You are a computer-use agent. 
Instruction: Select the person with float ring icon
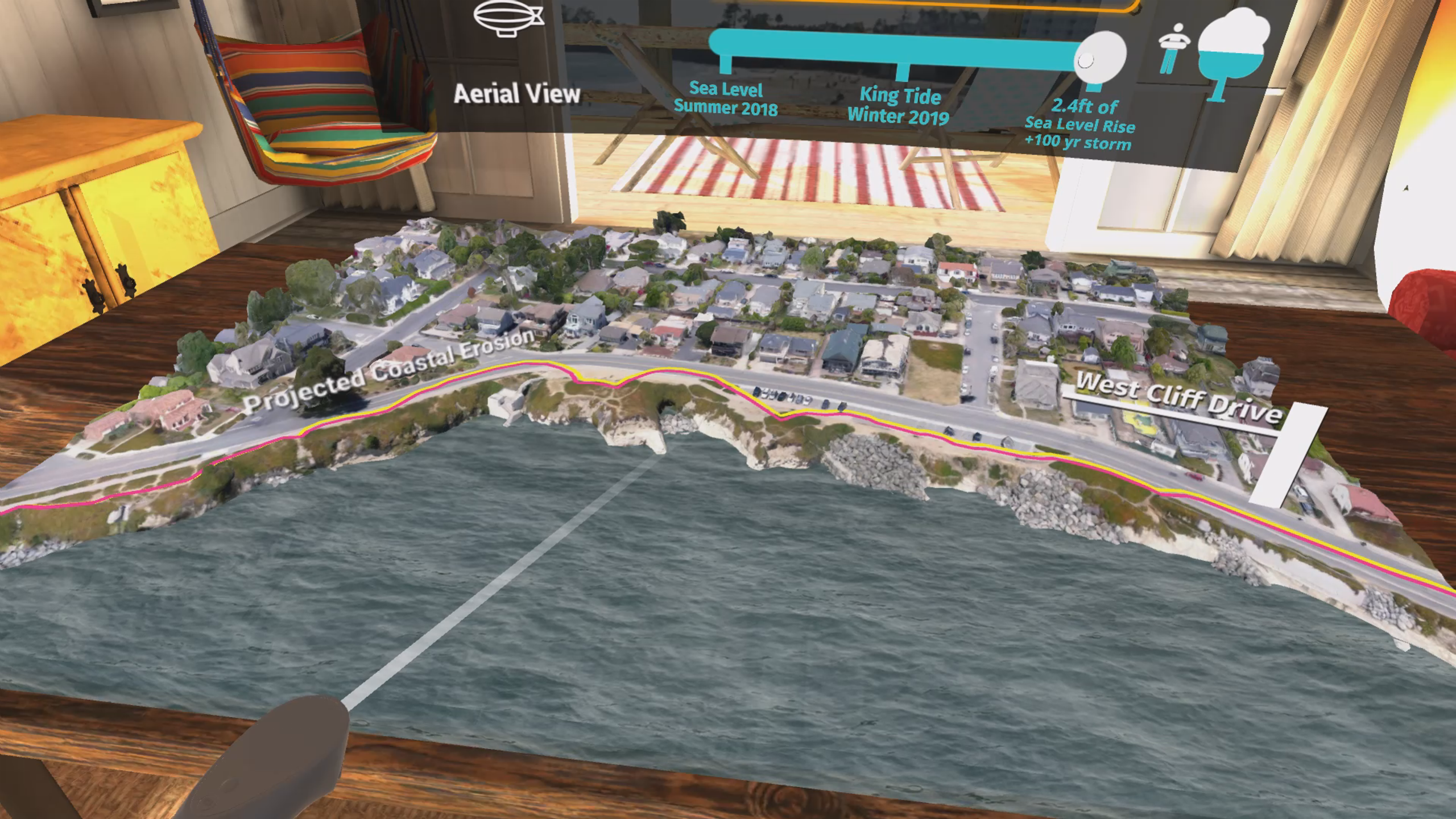click(x=1174, y=49)
